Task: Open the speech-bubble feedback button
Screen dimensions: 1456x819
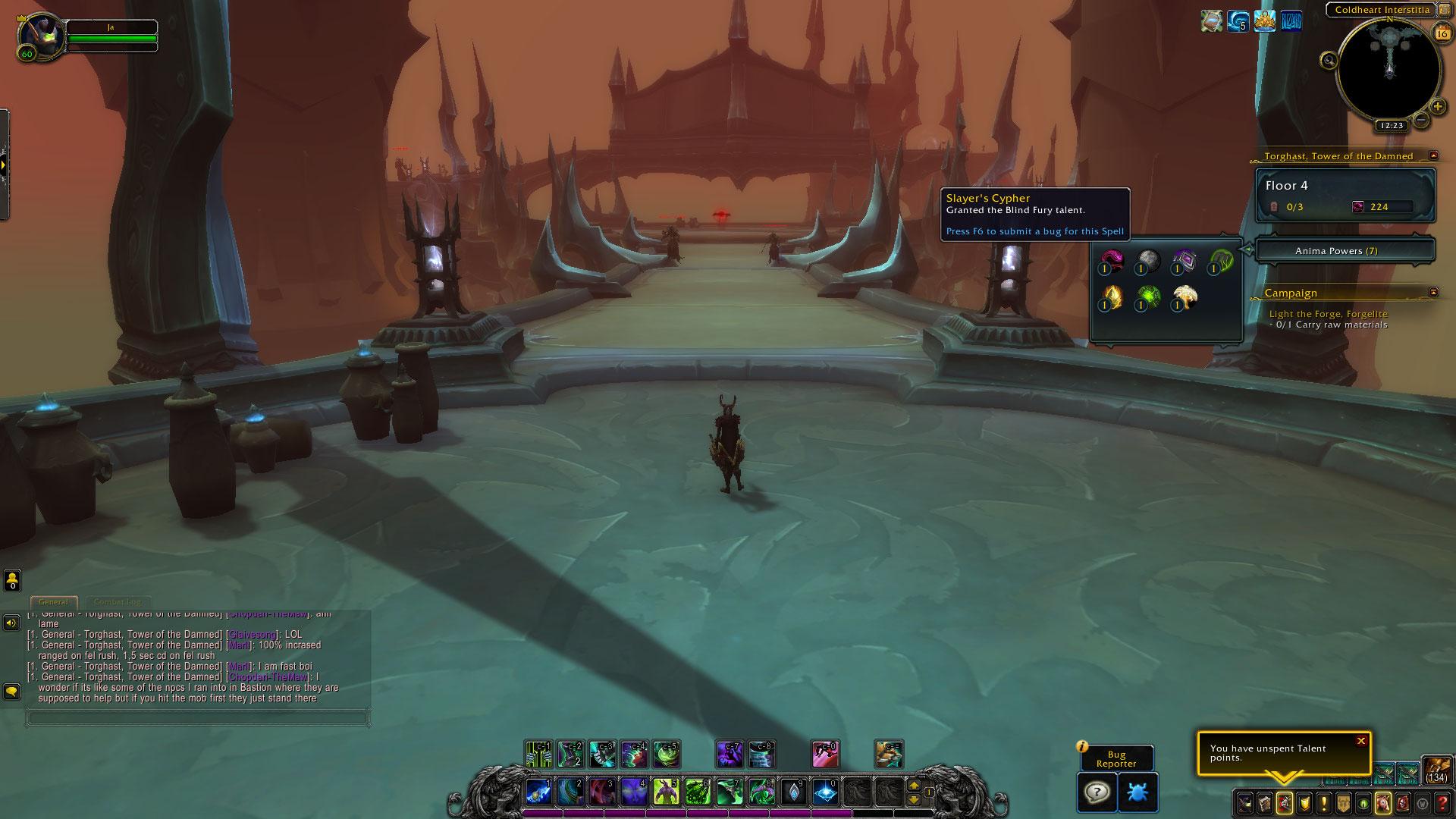Action: (1097, 792)
